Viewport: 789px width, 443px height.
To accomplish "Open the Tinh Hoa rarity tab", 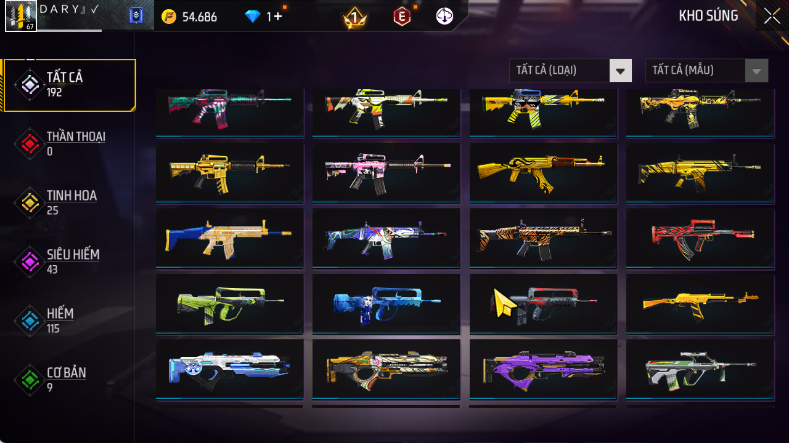I will pyautogui.click(x=68, y=202).
